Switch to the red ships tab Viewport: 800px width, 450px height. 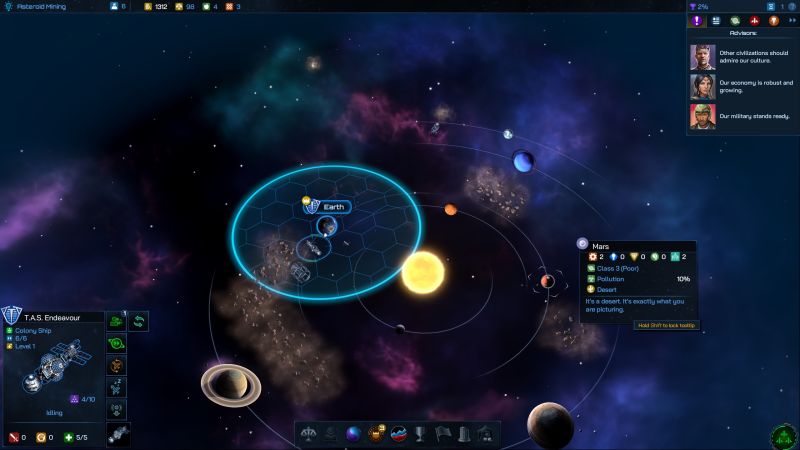click(x=754, y=20)
